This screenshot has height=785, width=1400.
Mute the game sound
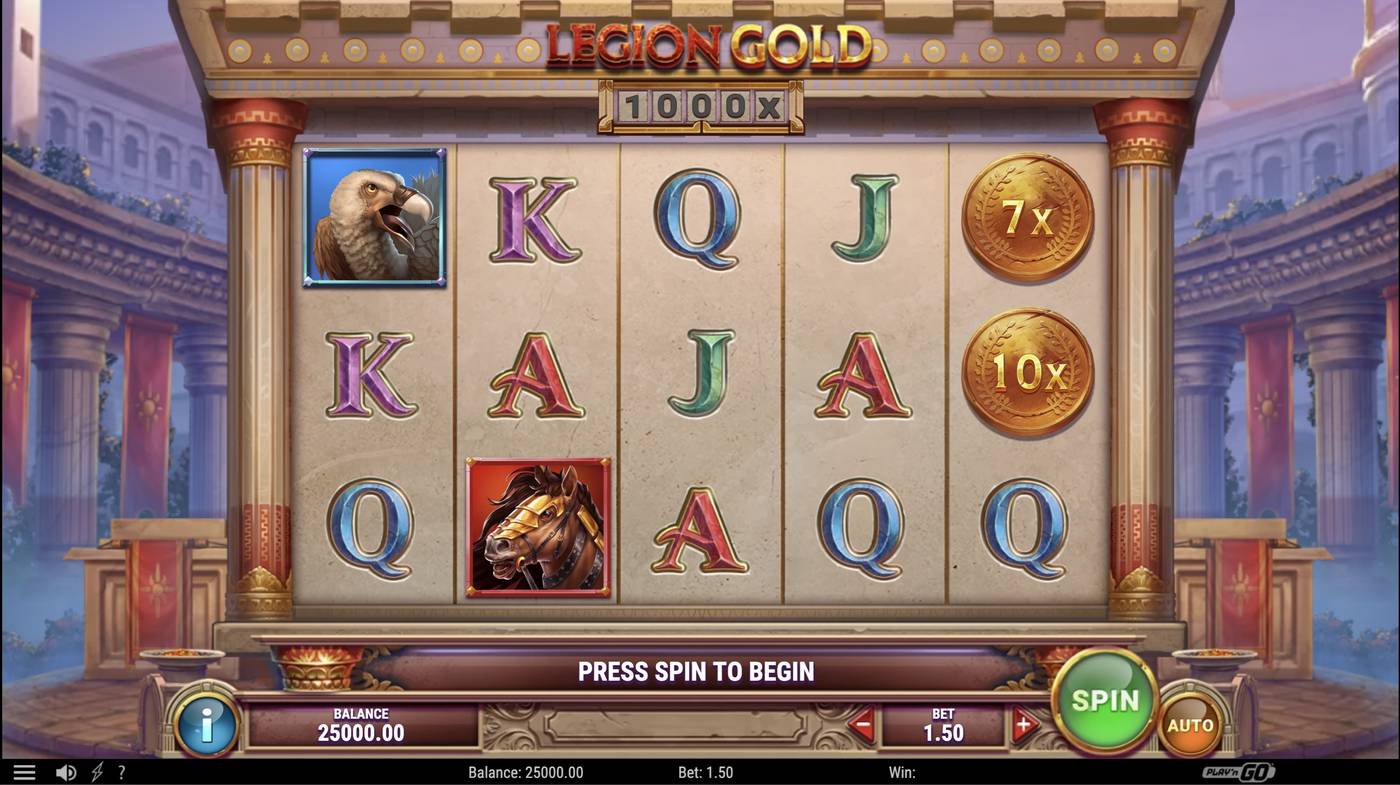pos(66,771)
